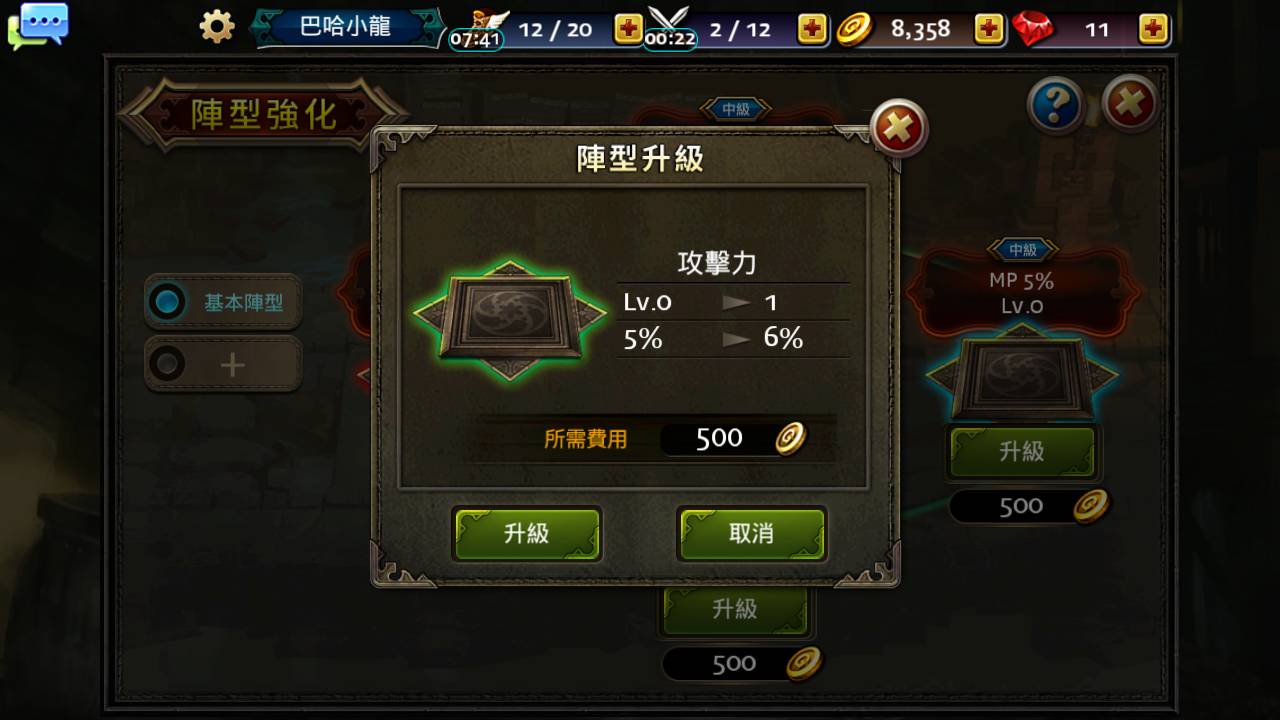This screenshot has width=1280, height=720.
Task: Toggle the 中級 badge above the dialog
Action: (x=738, y=109)
